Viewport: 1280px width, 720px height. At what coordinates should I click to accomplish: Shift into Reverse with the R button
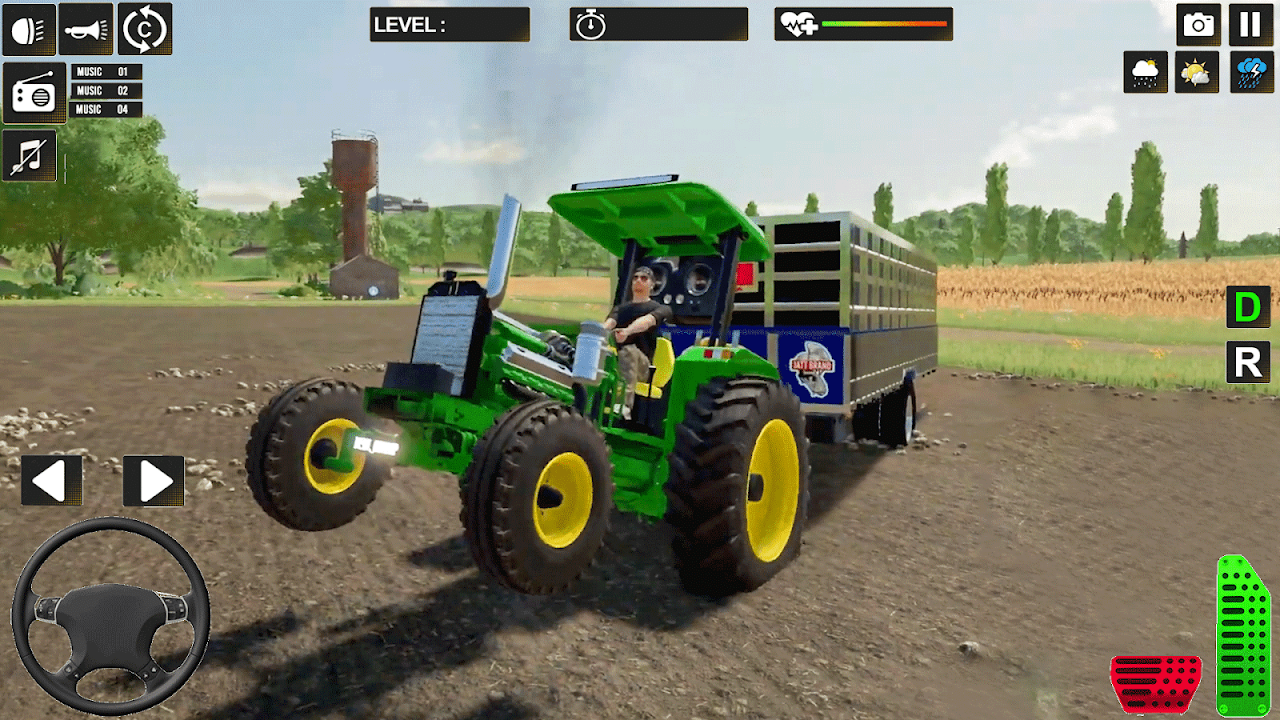tap(1248, 362)
